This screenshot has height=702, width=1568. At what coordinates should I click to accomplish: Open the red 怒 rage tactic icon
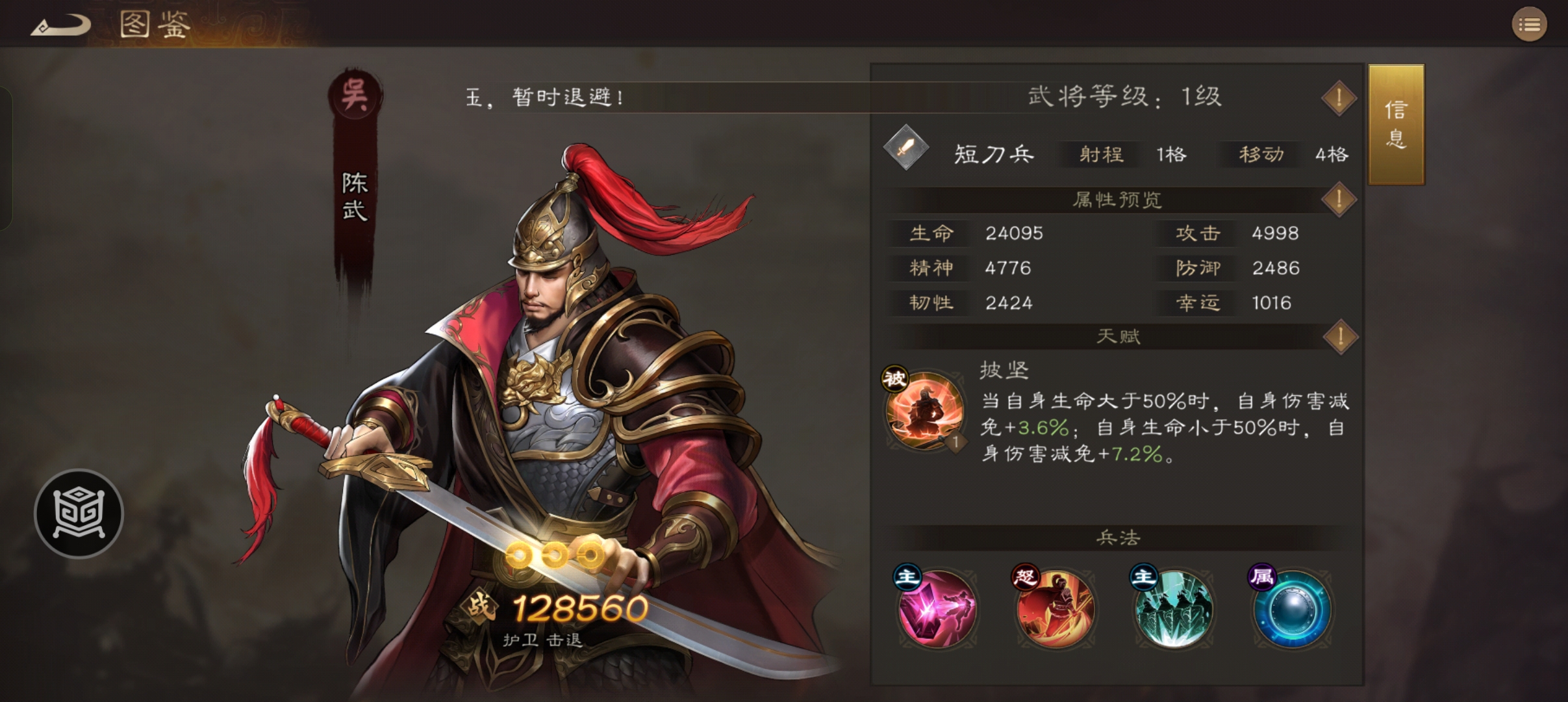[x=1057, y=609]
